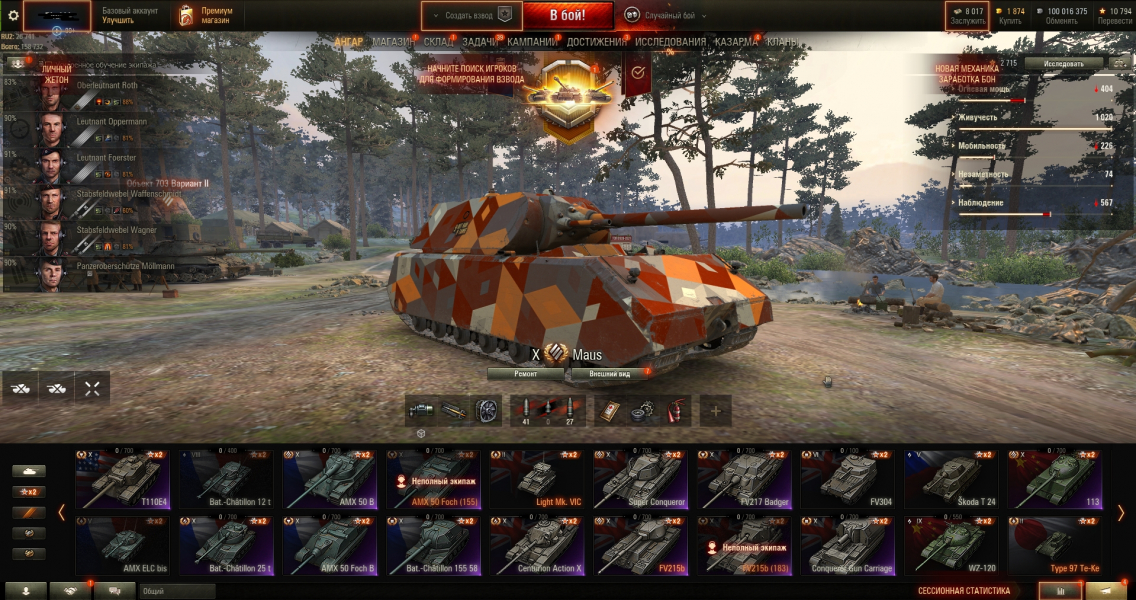This screenshot has height=600, width=1136.
Task: Click 'Купить' to buy gold
Action: pos(1011,15)
